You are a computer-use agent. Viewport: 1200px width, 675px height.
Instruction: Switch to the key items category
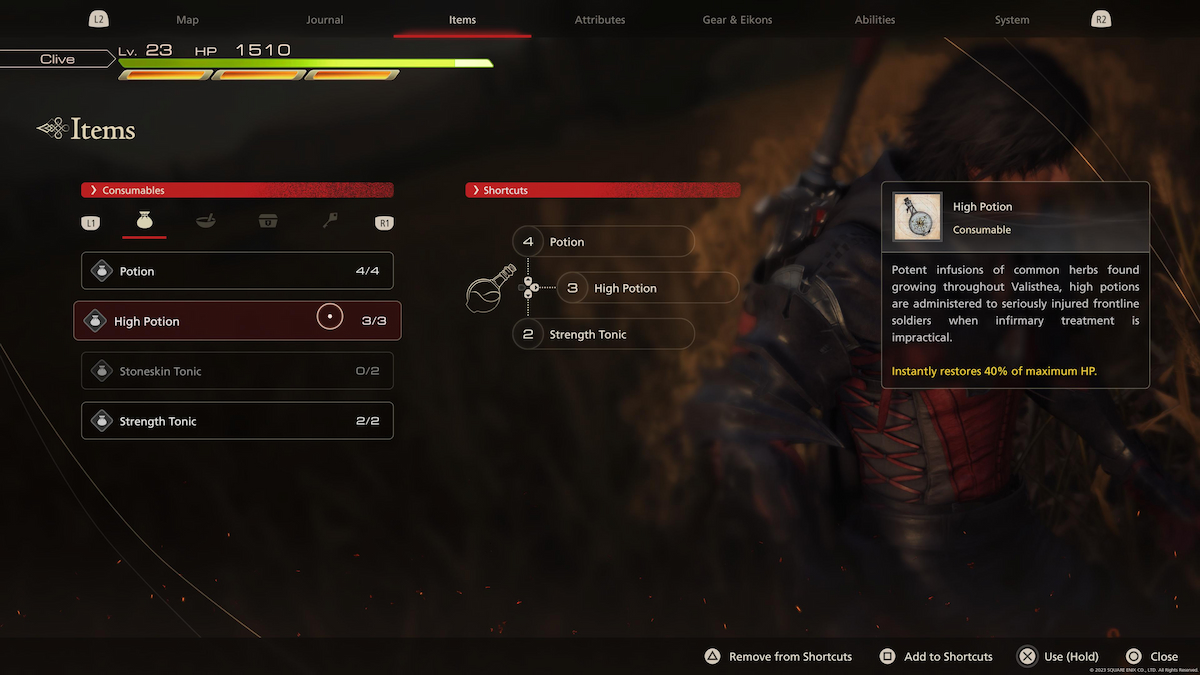[330, 222]
